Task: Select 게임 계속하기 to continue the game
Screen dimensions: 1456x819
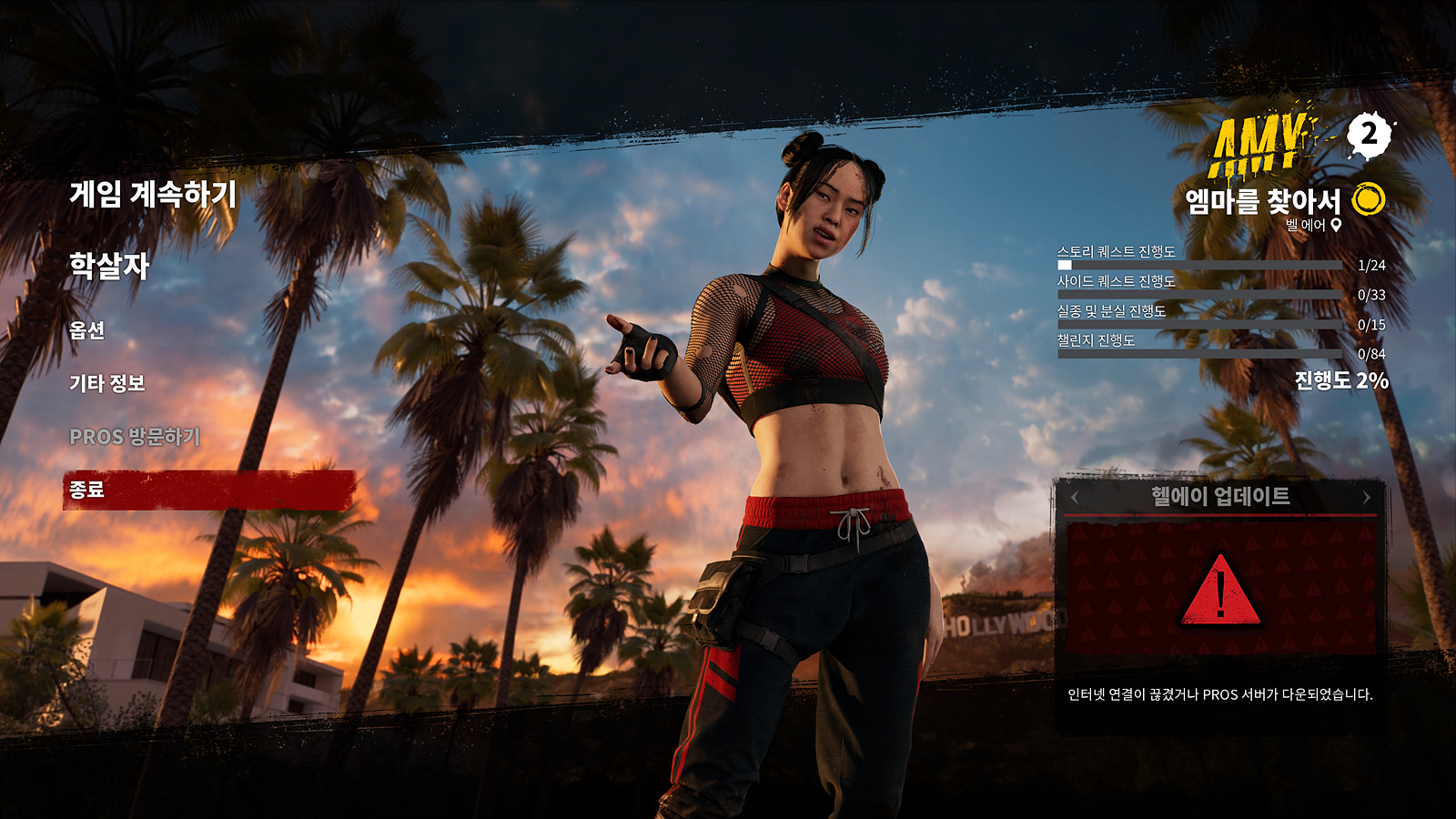Action: point(153,194)
